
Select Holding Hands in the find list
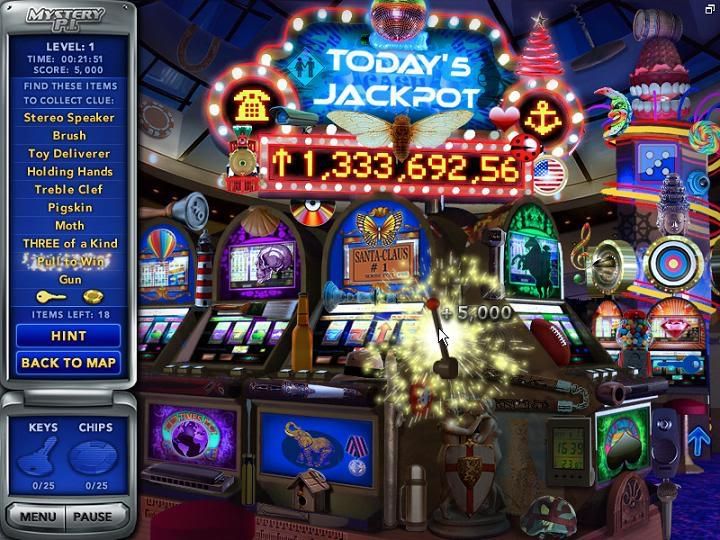click(69, 172)
